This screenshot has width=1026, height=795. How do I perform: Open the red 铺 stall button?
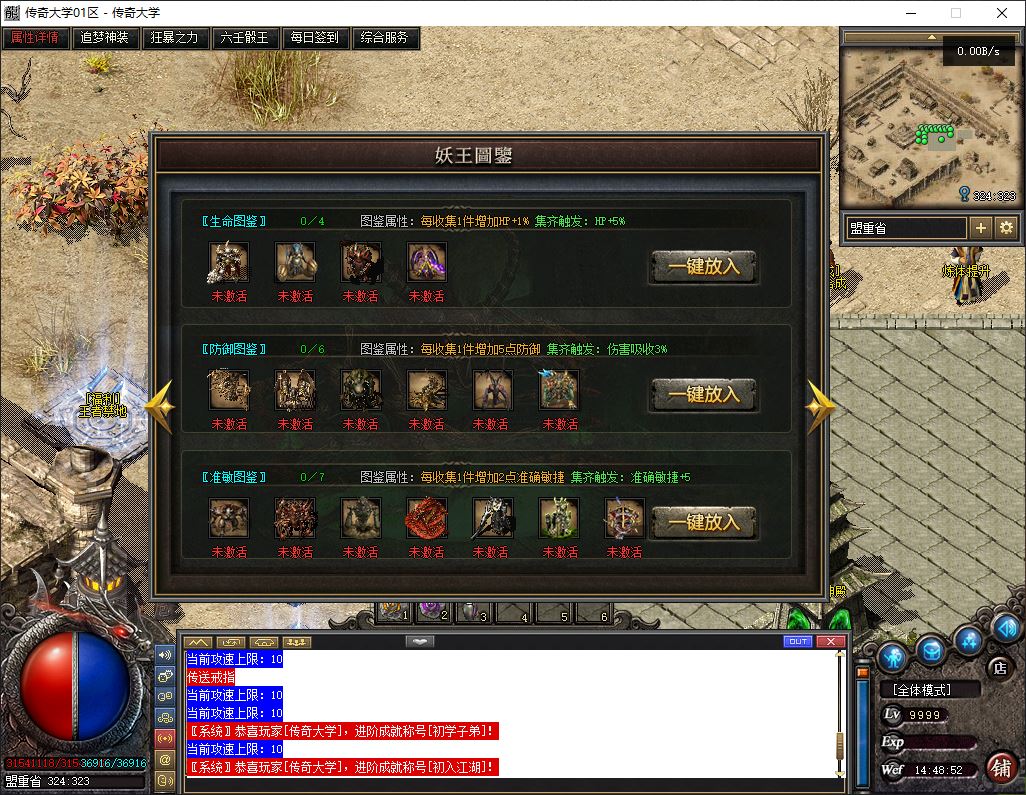[x=999, y=768]
